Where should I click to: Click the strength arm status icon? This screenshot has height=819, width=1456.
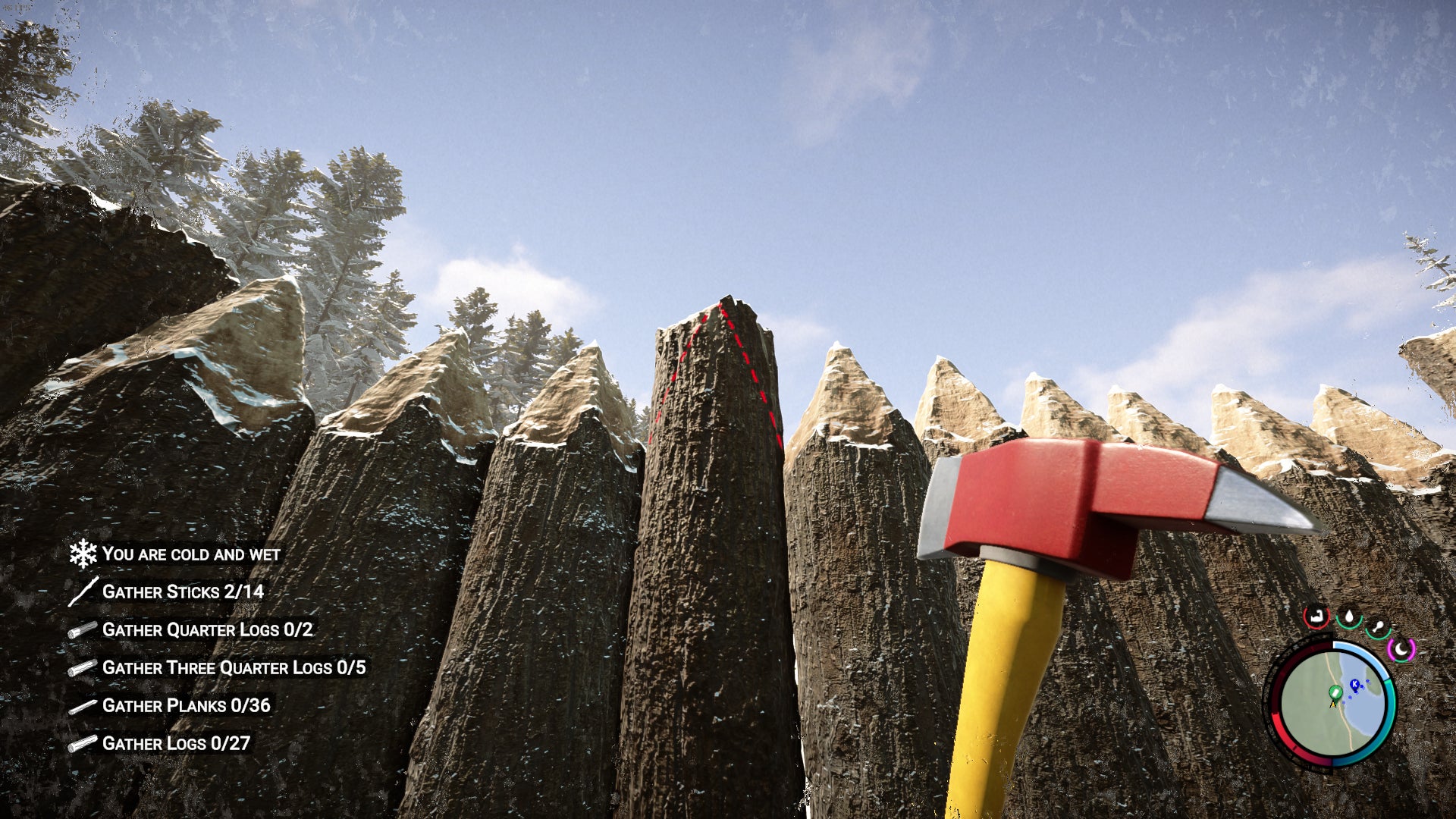(x=1316, y=617)
